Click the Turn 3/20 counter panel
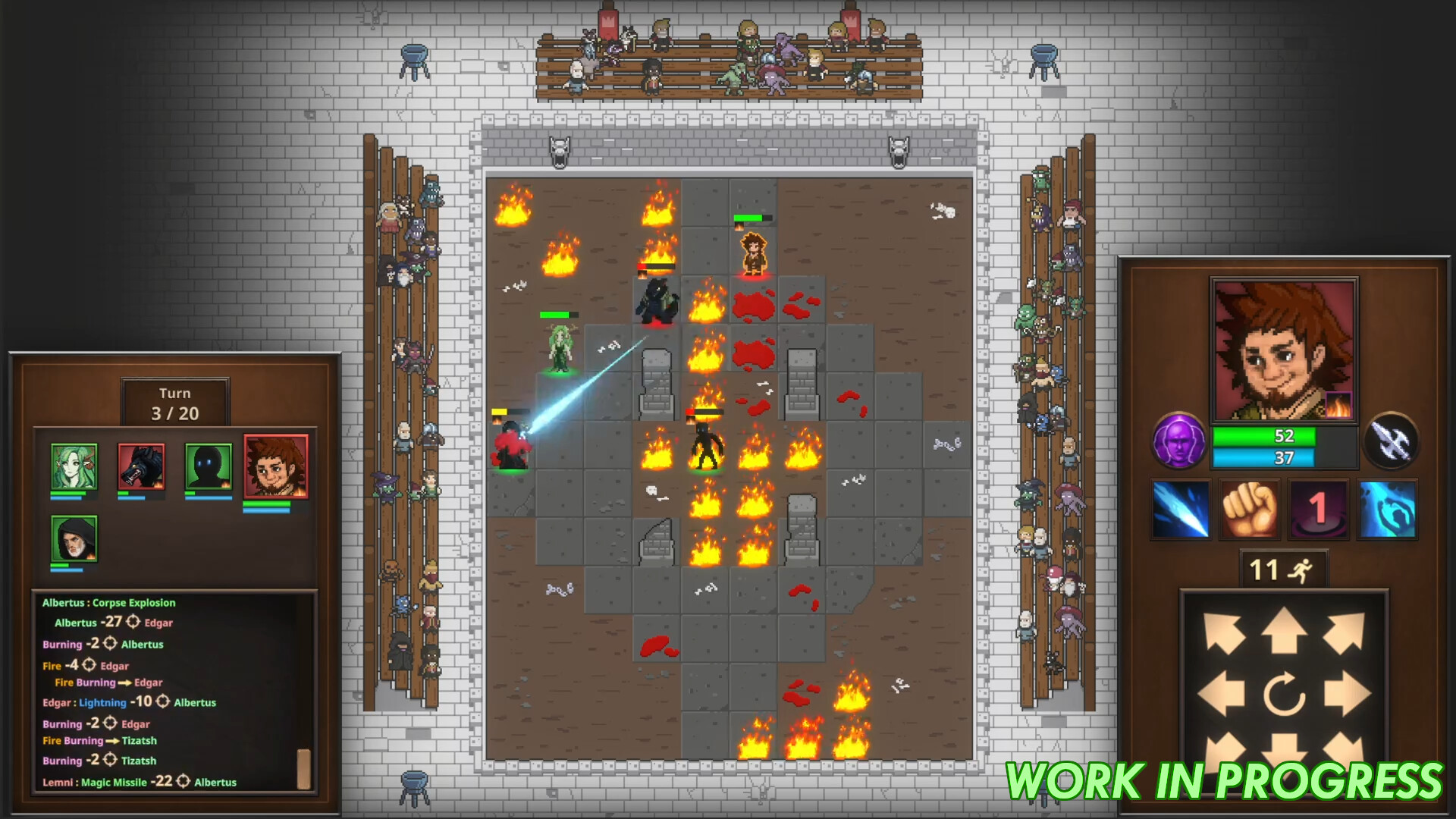This screenshot has height=819, width=1456. click(x=176, y=403)
